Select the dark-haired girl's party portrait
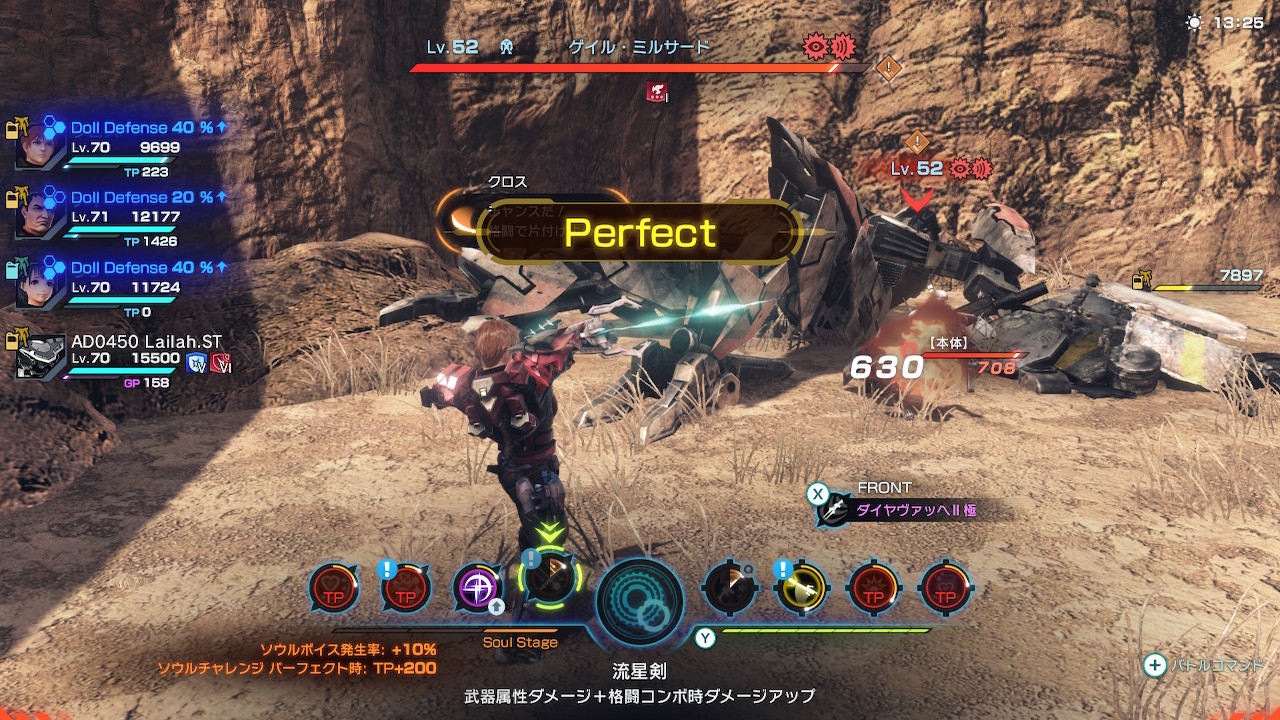1280x720 pixels. point(39,283)
